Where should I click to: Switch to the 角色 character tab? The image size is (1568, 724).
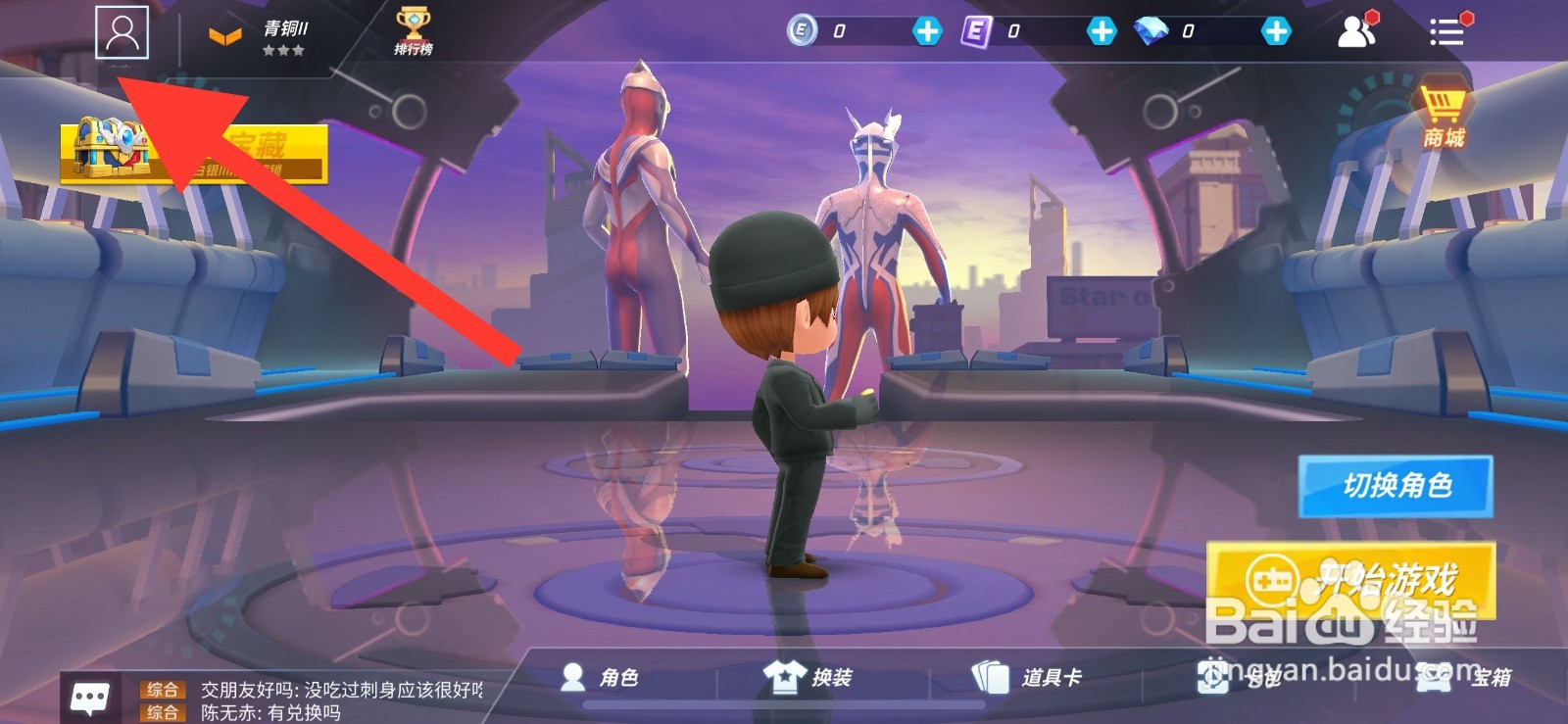click(598, 676)
